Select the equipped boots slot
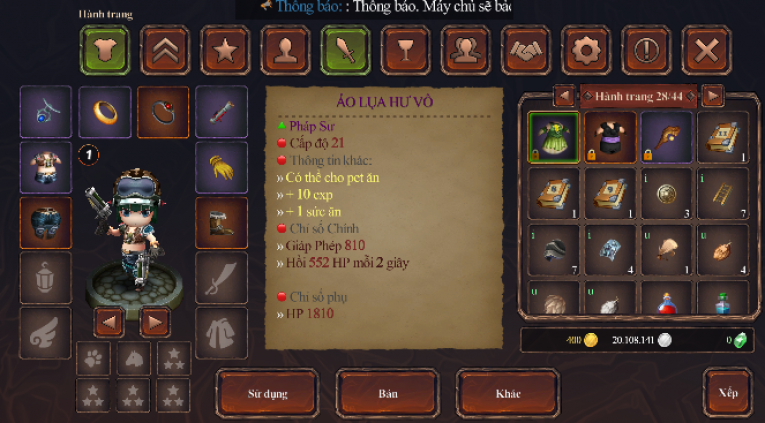765x423 pixels. pyautogui.click(x=221, y=222)
